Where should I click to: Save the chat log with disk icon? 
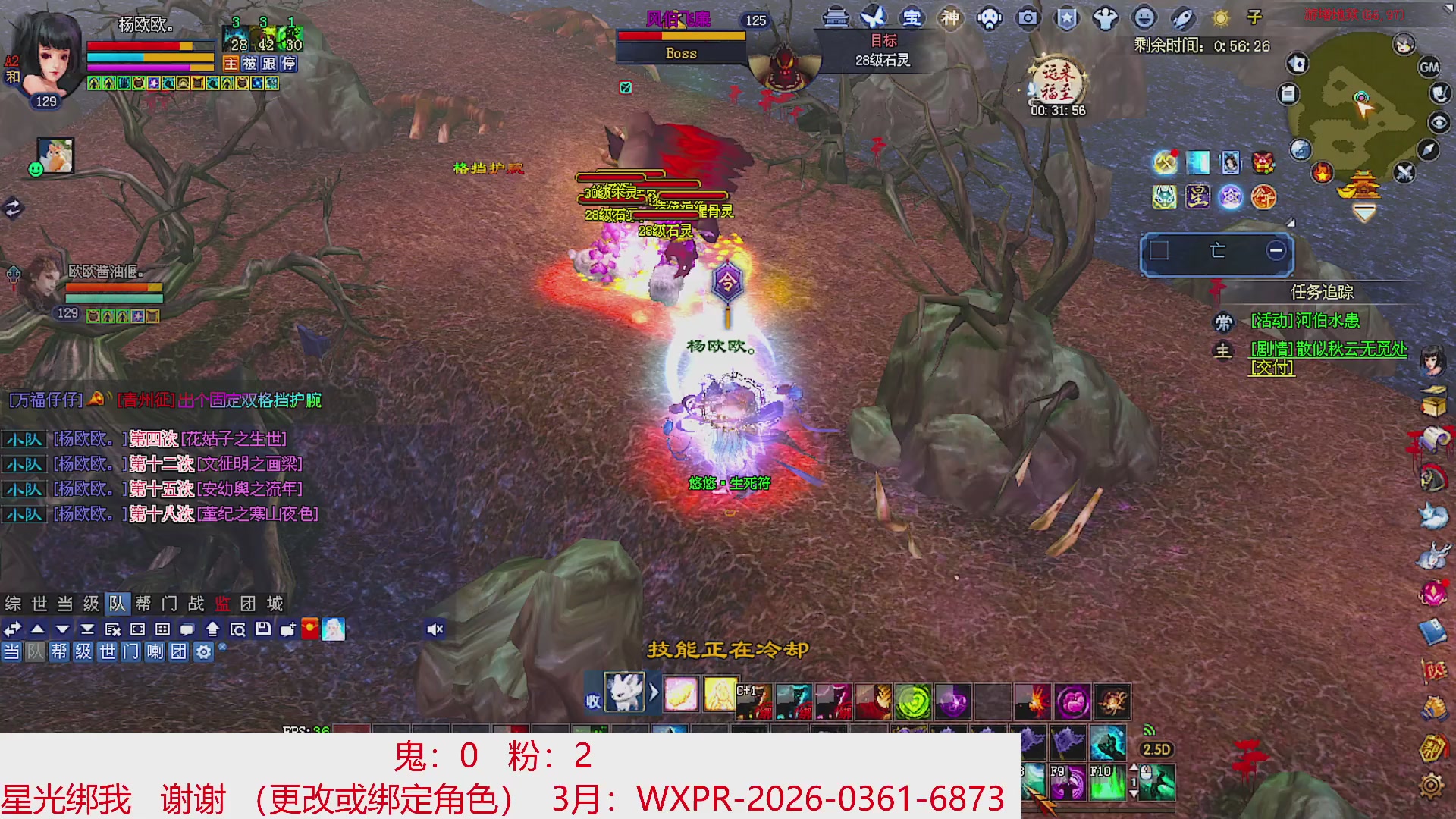click(x=264, y=629)
